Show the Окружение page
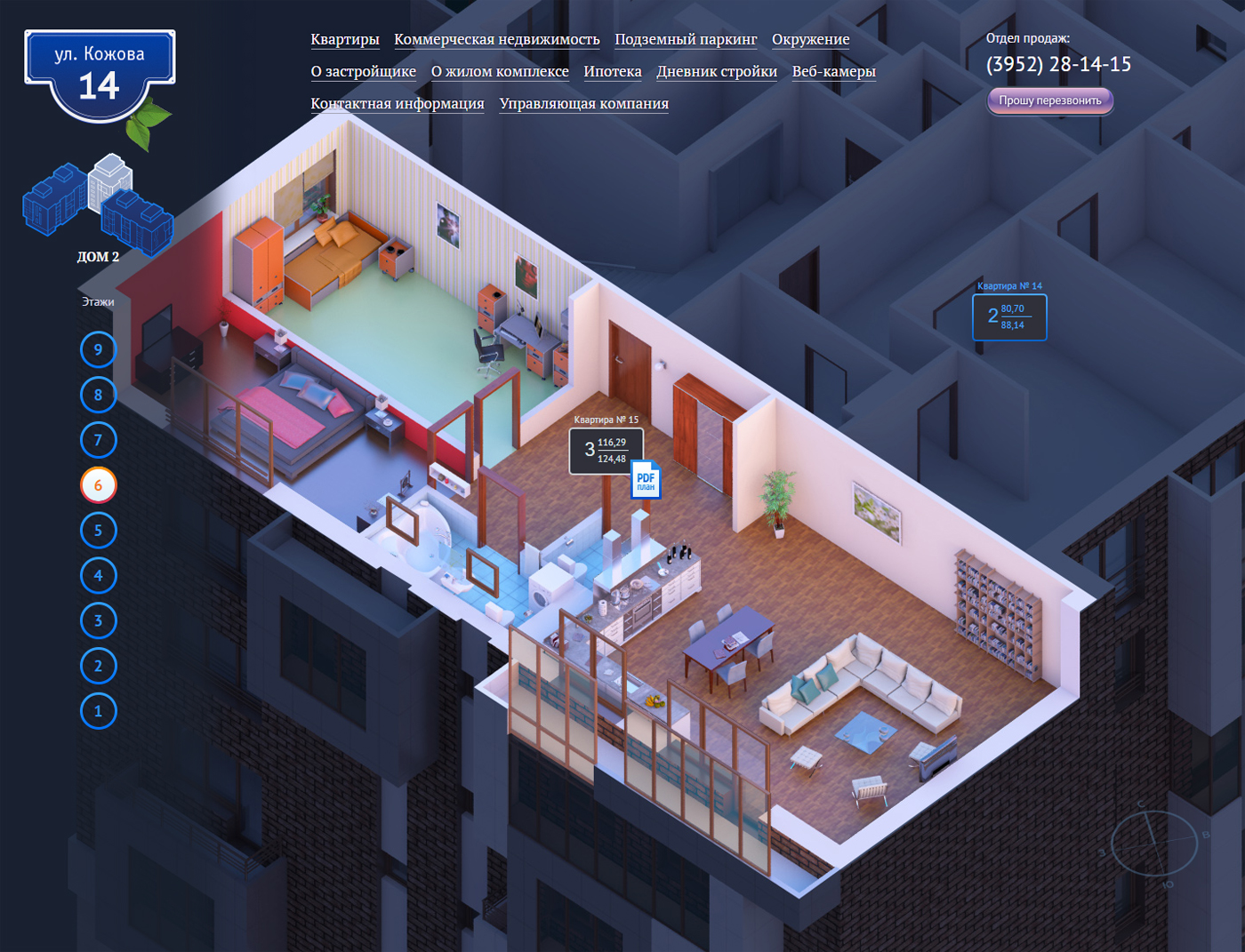1245x952 pixels. click(x=810, y=39)
